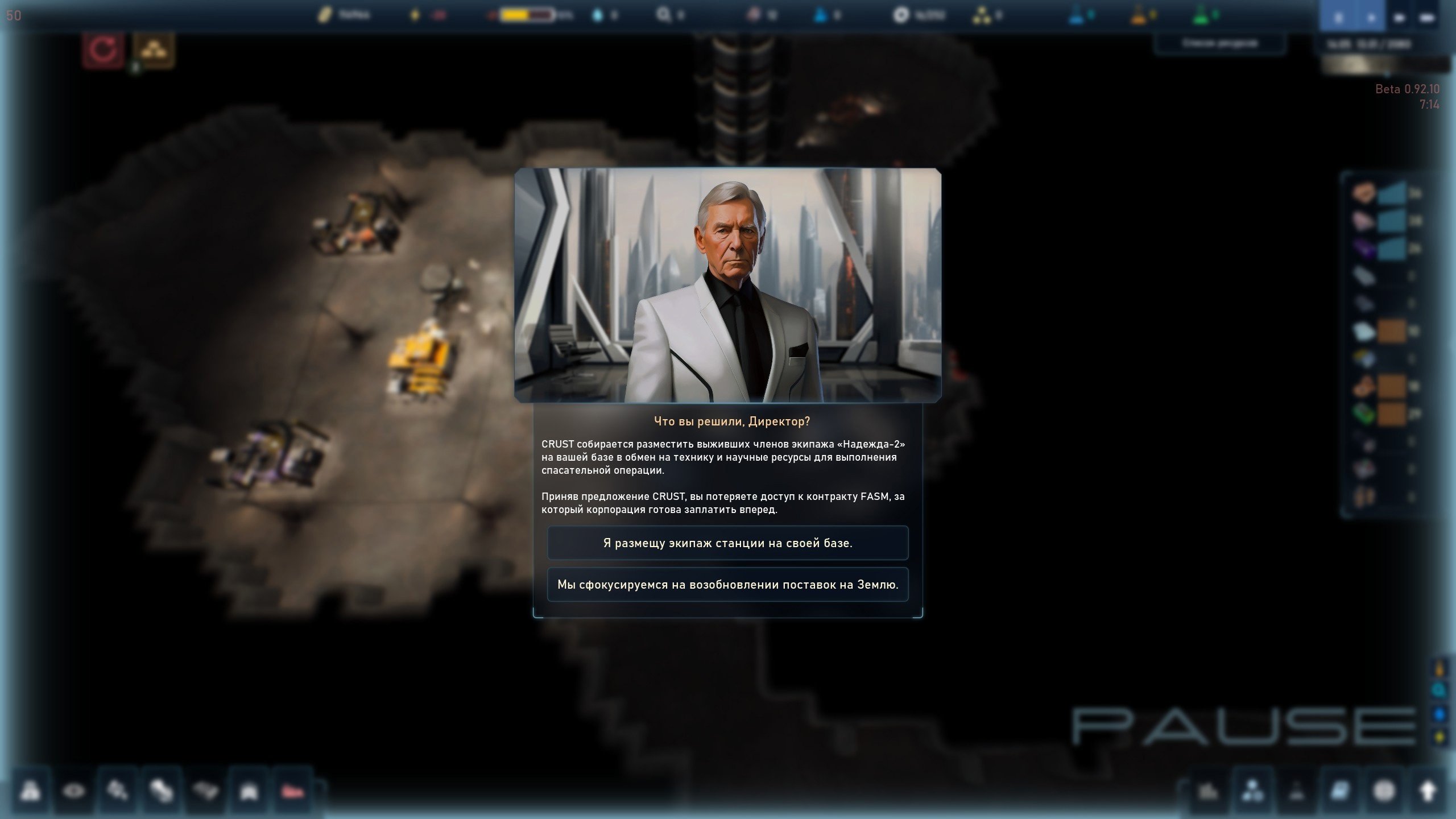The height and width of the screenshot is (819, 1456).
Task: Choose to focus on resuming Earth deliveries
Action: pos(727,585)
